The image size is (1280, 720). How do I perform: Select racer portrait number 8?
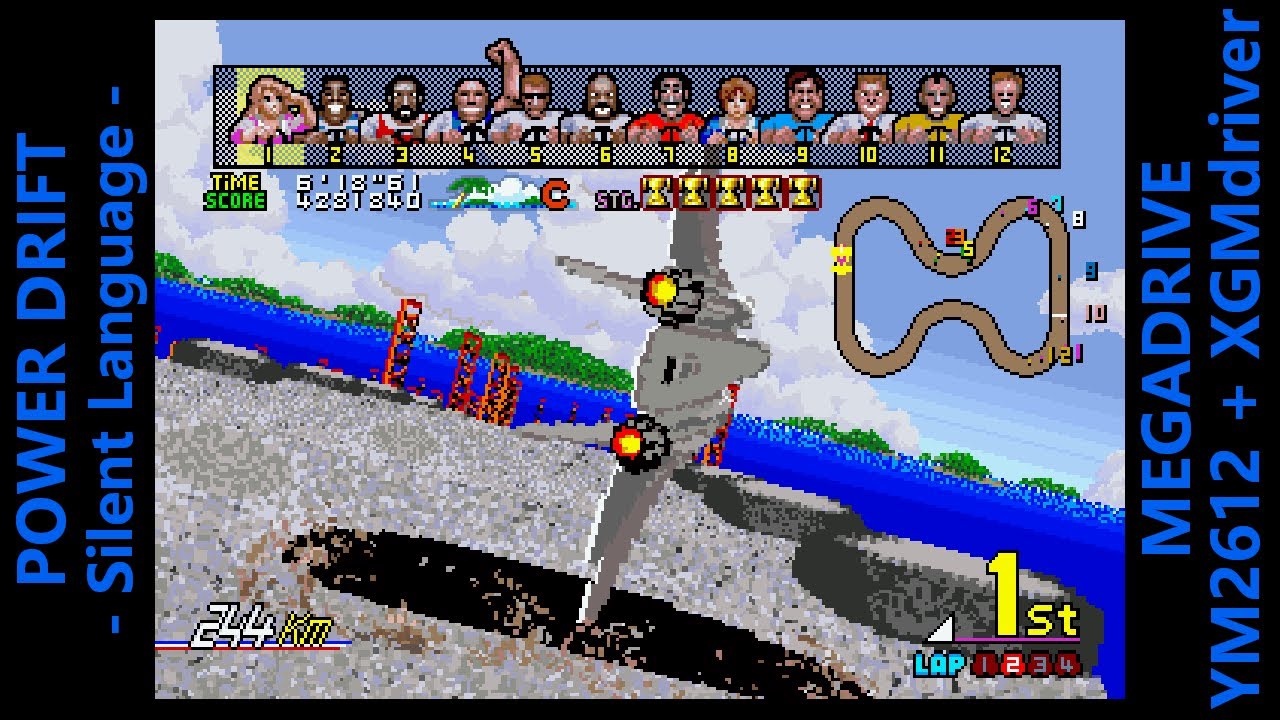[x=734, y=112]
